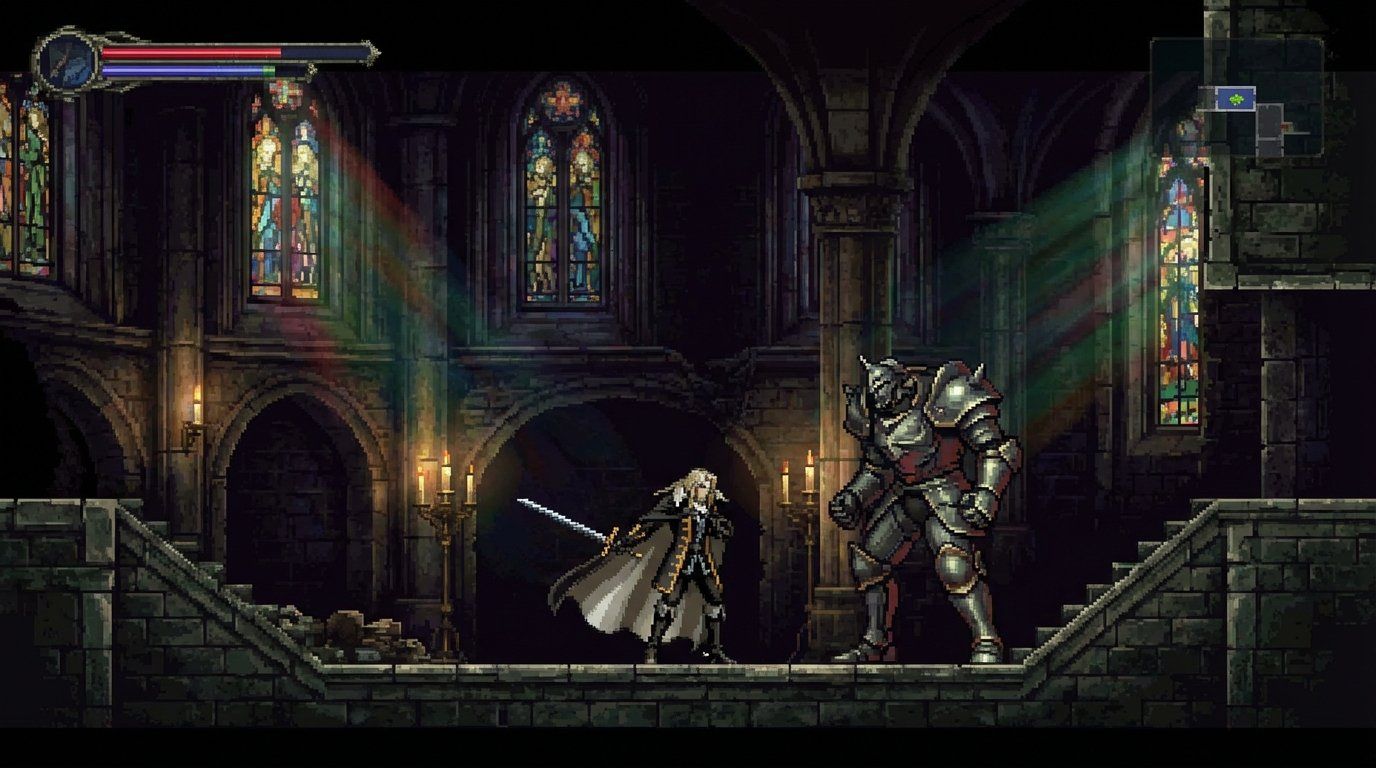This screenshot has width=1376, height=768.
Task: Select the green player marker on the minimap
Action: pyautogui.click(x=1237, y=98)
